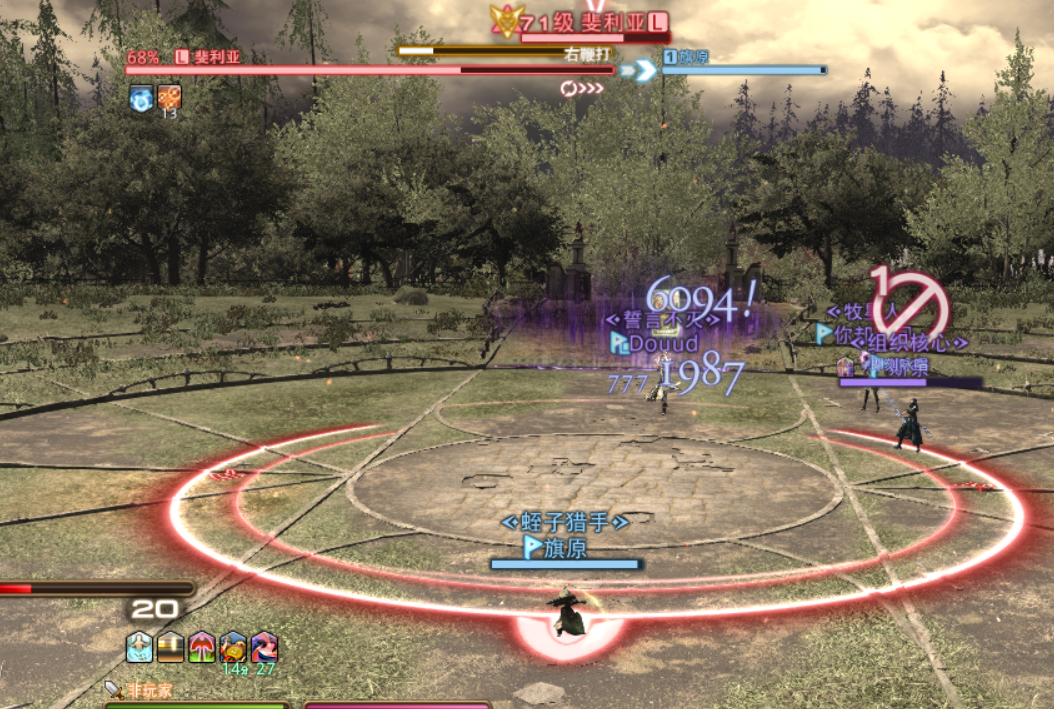Inspect the orange debuff icon showing 13

tap(170, 97)
